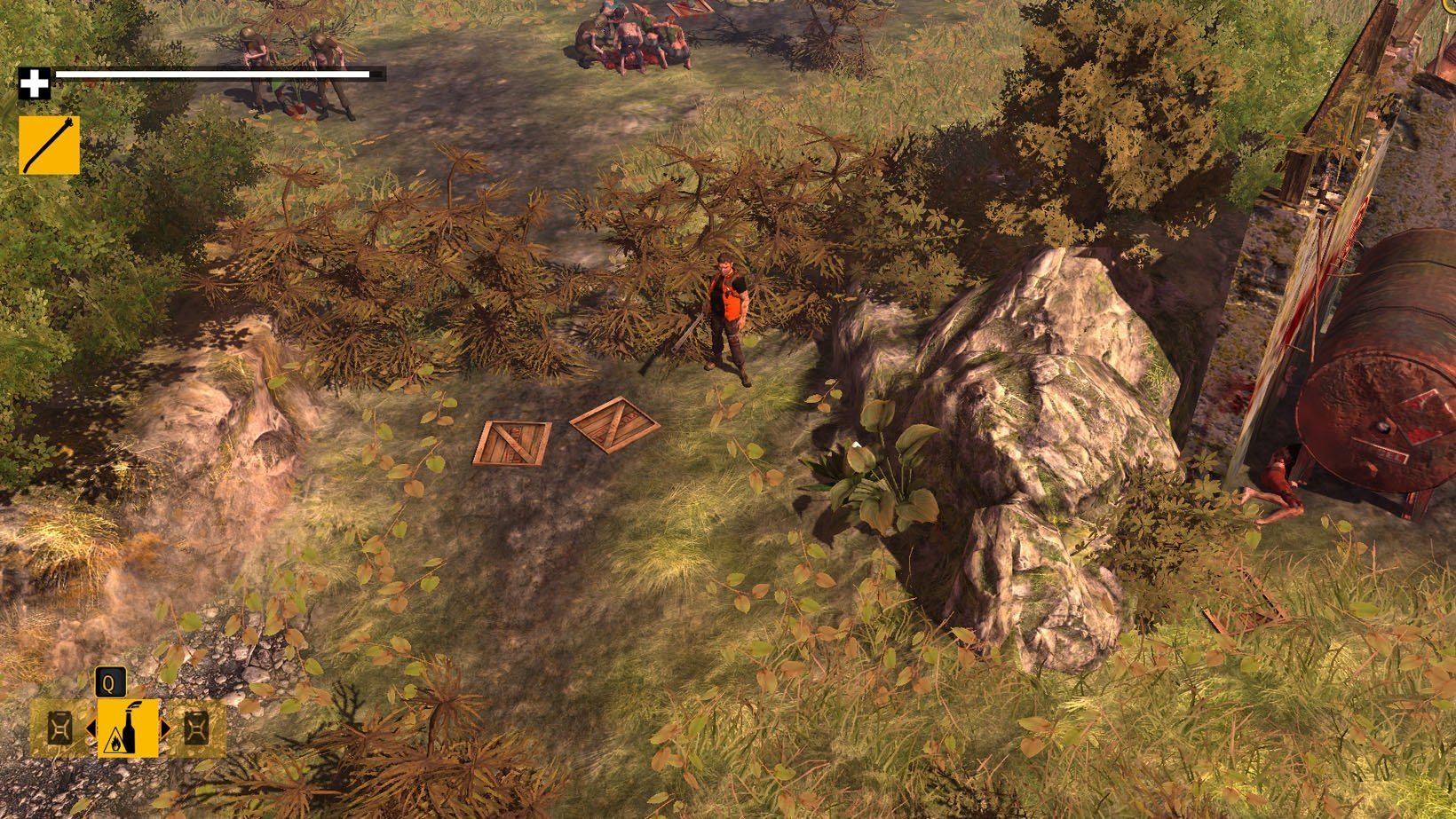Select the jerrycan slot right of the Molotov

196,728
